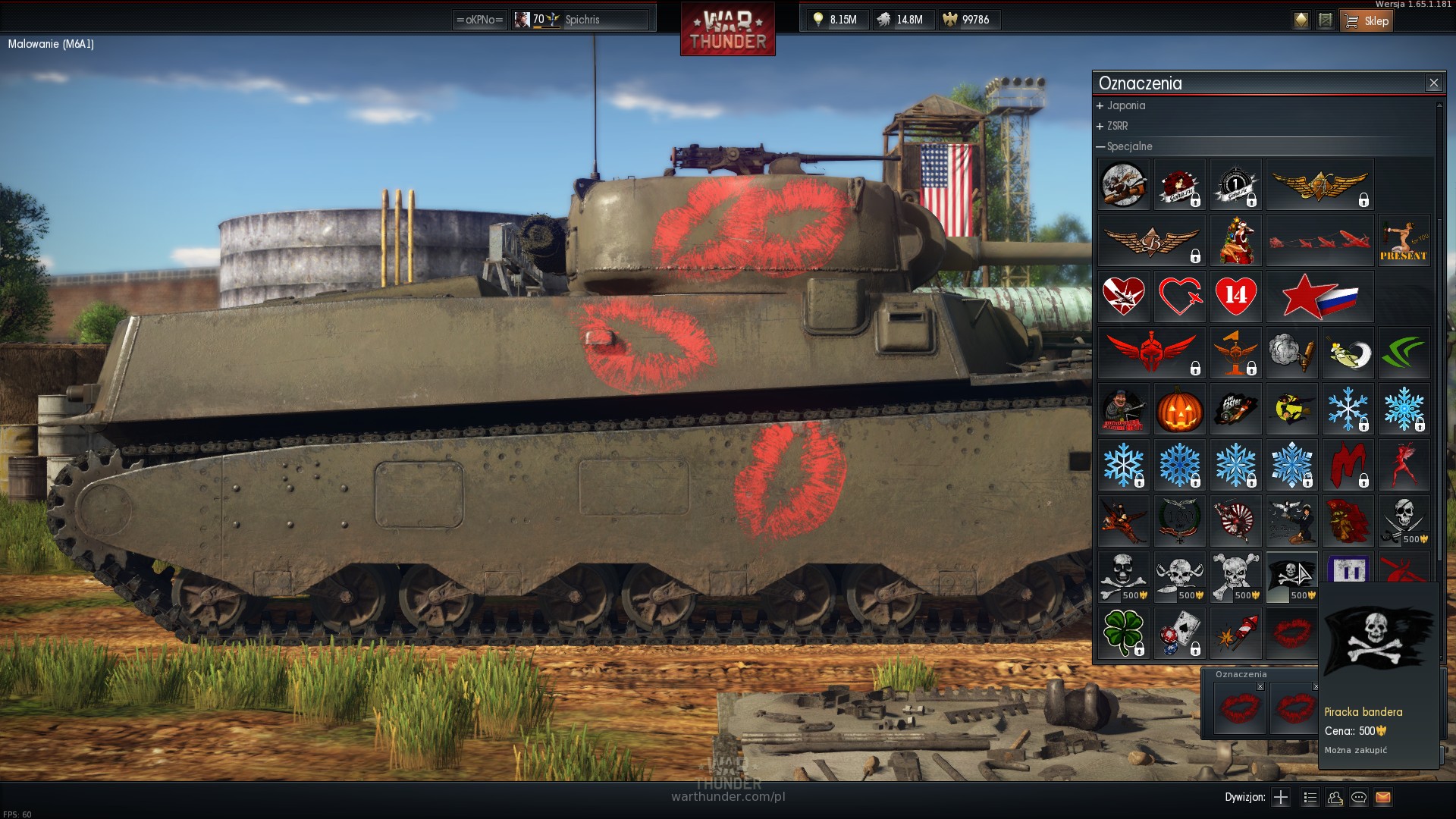Pick the red star Russian flag decal

pyautogui.click(x=1319, y=297)
